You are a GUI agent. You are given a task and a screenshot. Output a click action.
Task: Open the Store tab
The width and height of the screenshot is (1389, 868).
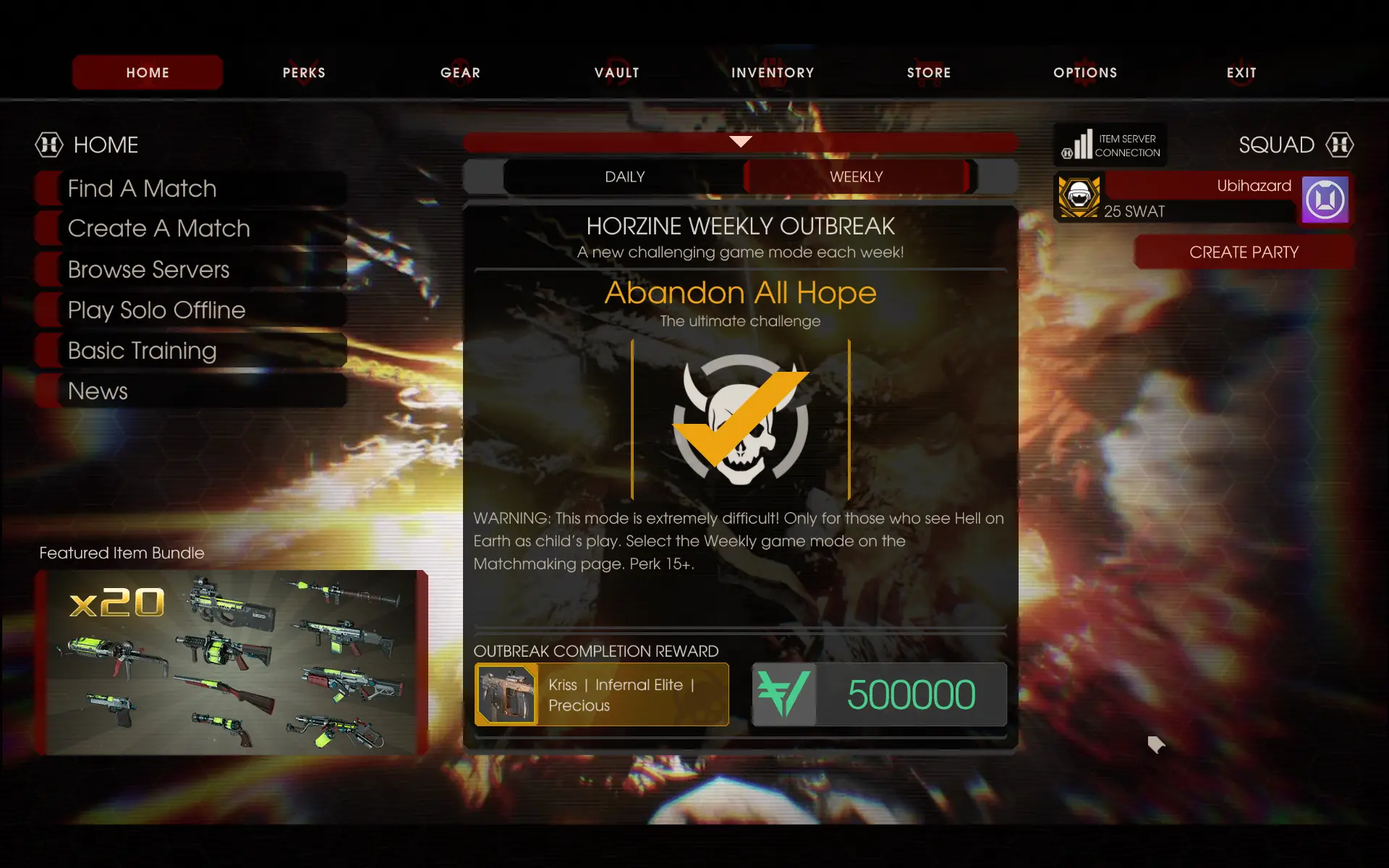[929, 72]
